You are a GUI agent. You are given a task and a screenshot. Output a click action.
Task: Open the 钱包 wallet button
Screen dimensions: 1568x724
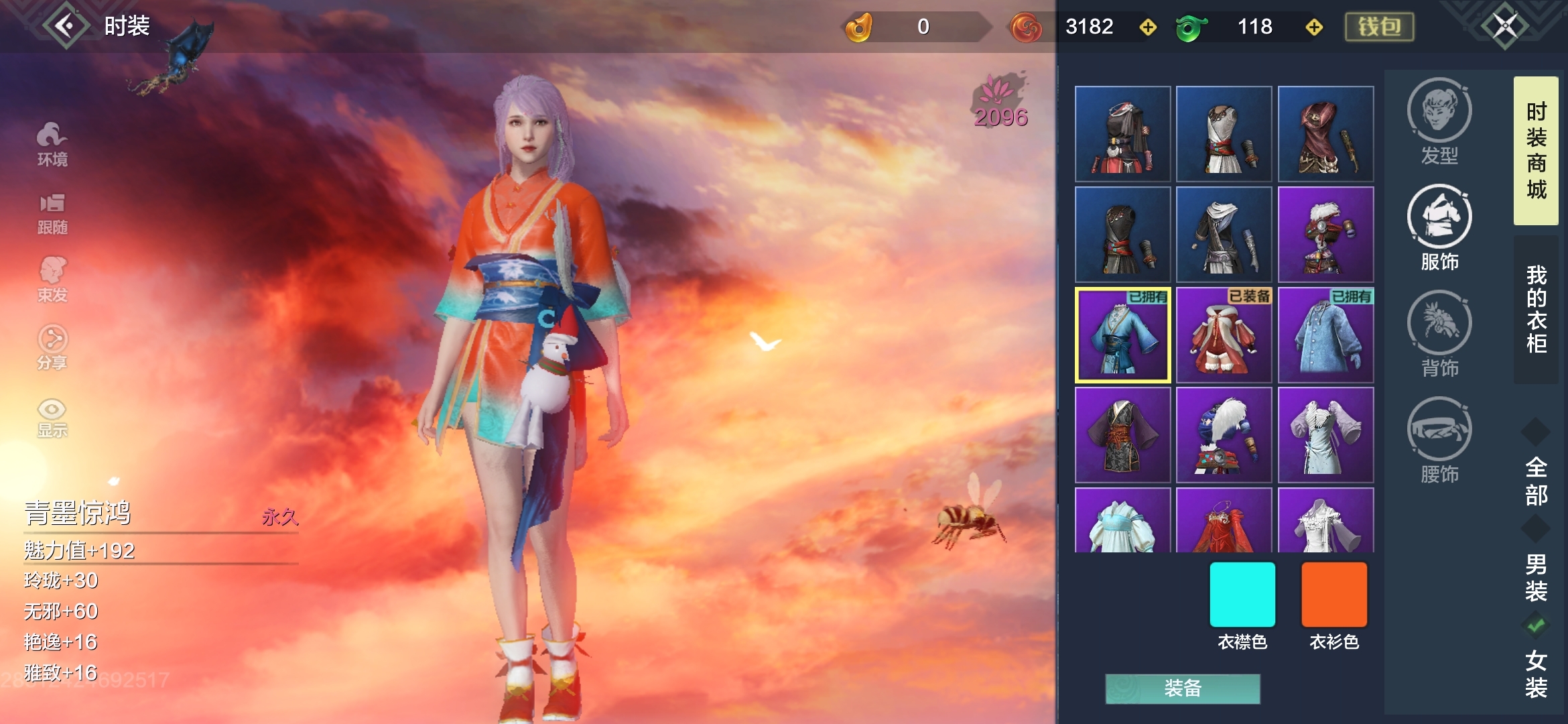coord(1379,27)
